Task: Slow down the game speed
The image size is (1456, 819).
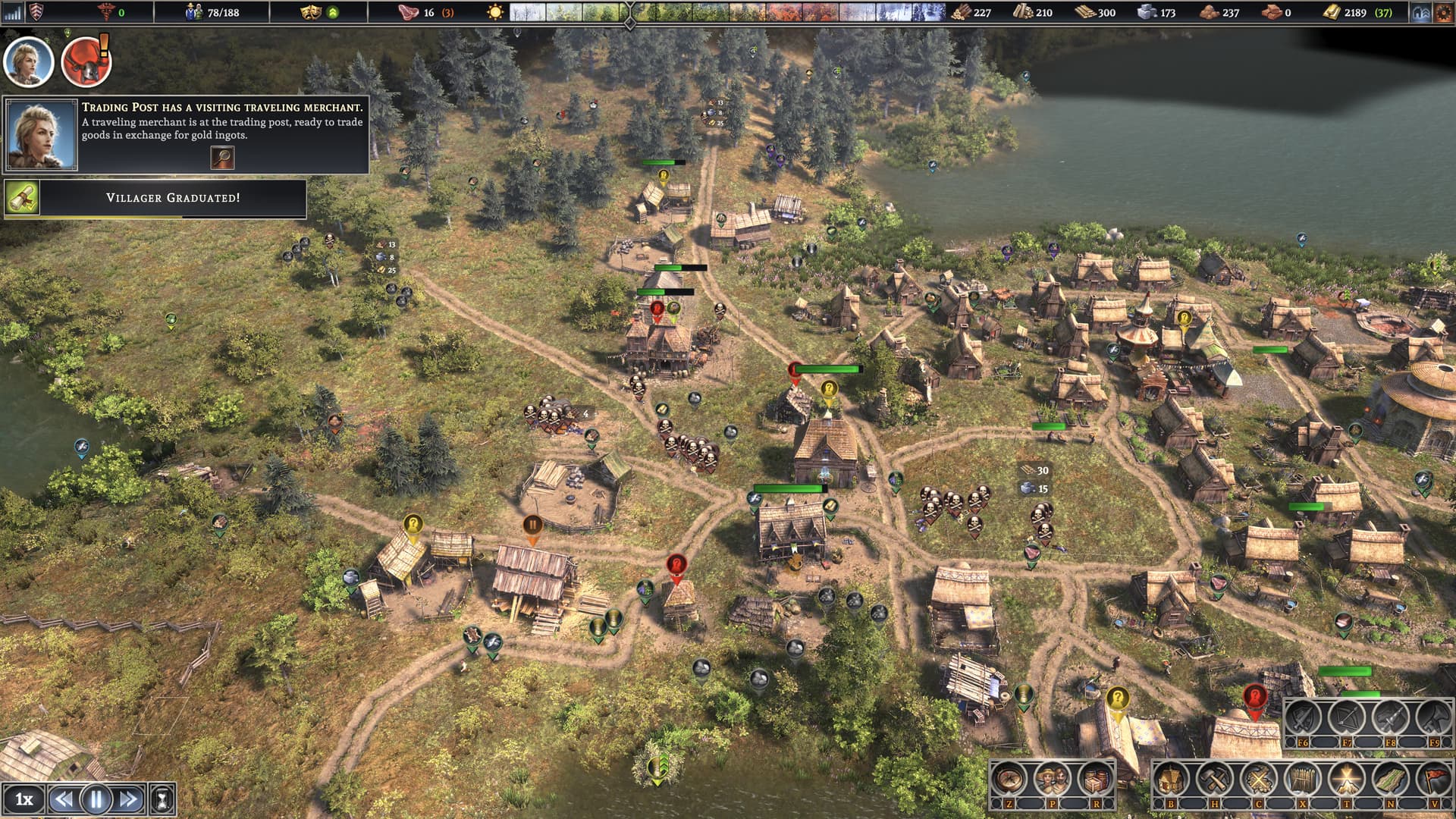Action: [x=64, y=799]
